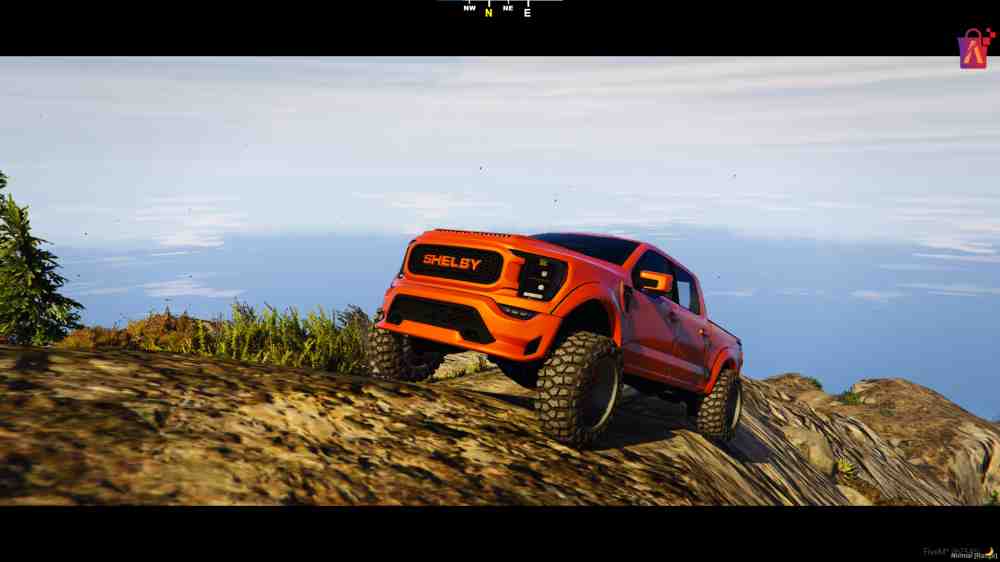Image resolution: width=1000 pixels, height=562 pixels.
Task: Click the shopping bag store icon
Action: click(x=973, y=48)
